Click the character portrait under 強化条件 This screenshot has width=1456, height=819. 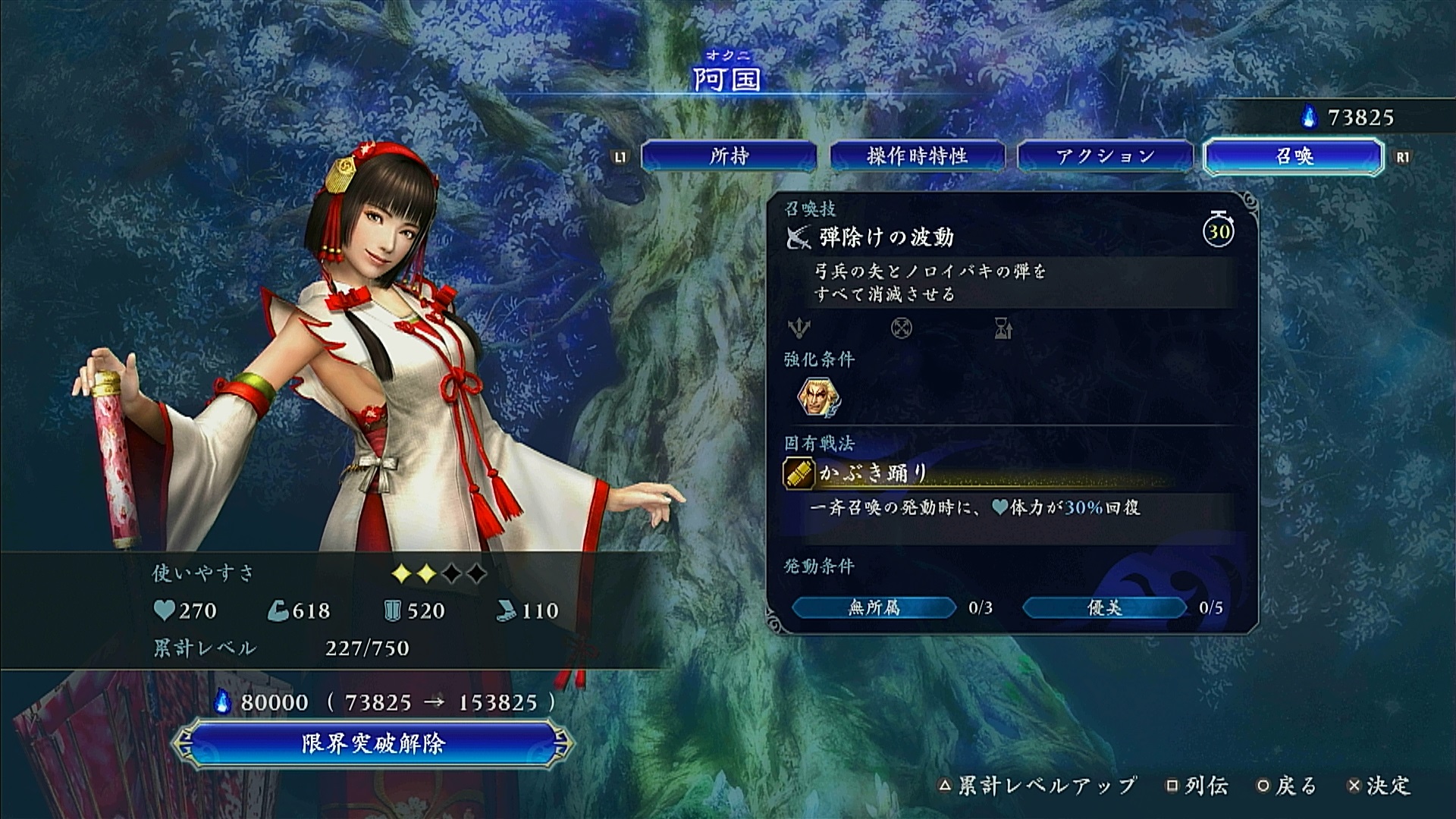click(x=819, y=397)
